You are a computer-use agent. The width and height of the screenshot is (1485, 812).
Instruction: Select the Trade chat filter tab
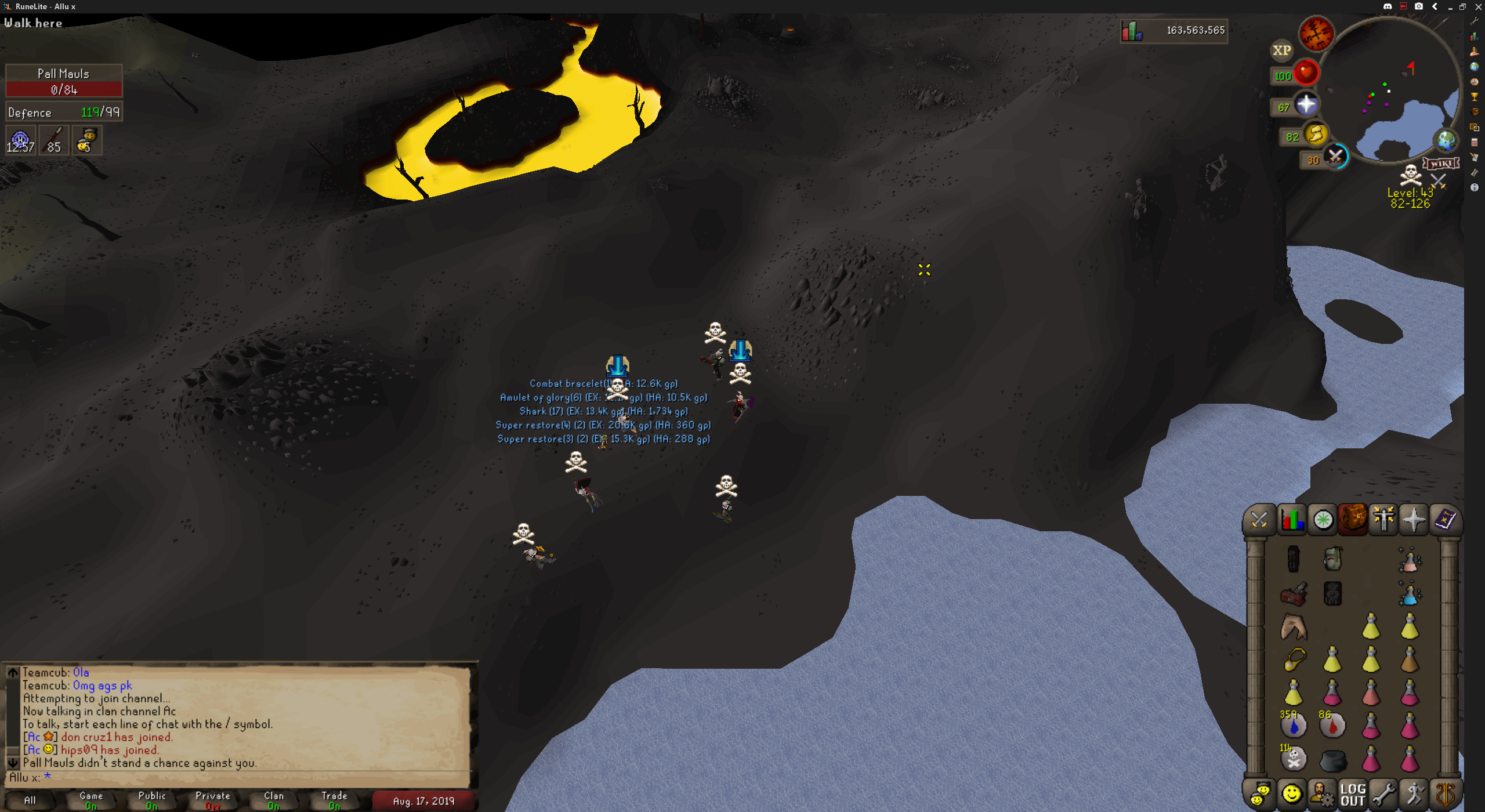click(x=334, y=800)
